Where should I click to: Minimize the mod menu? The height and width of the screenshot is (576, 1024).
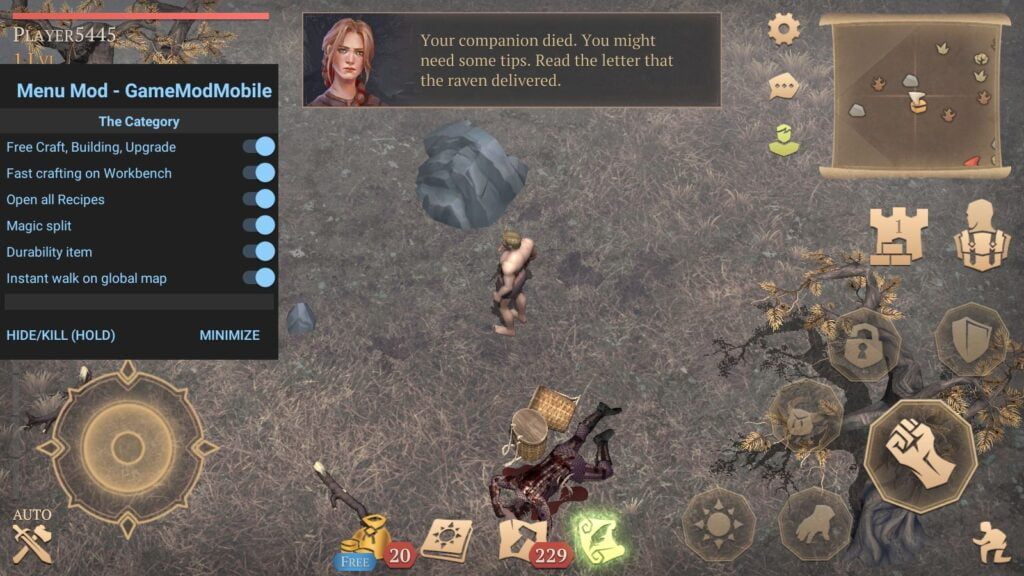point(229,335)
